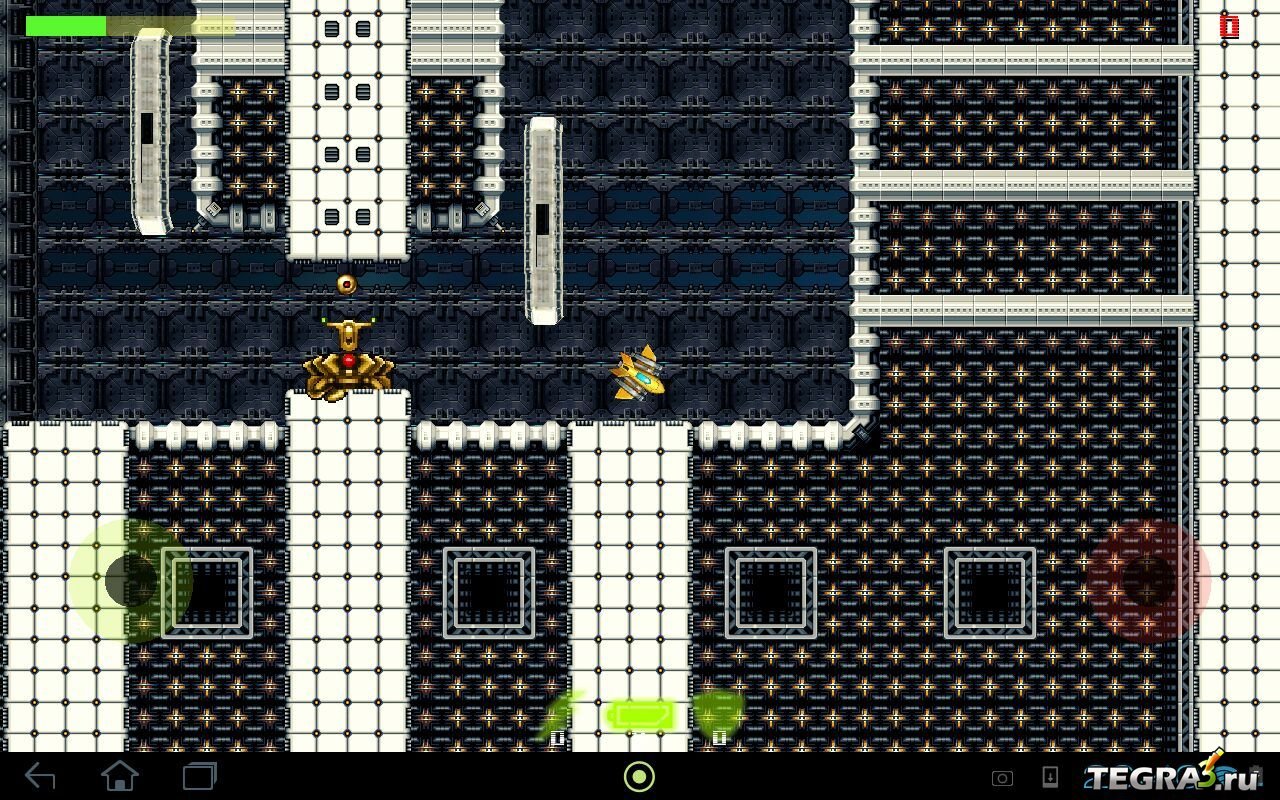The width and height of the screenshot is (1280, 800).
Task: Go to the Android home screen
Action: [x=120, y=776]
